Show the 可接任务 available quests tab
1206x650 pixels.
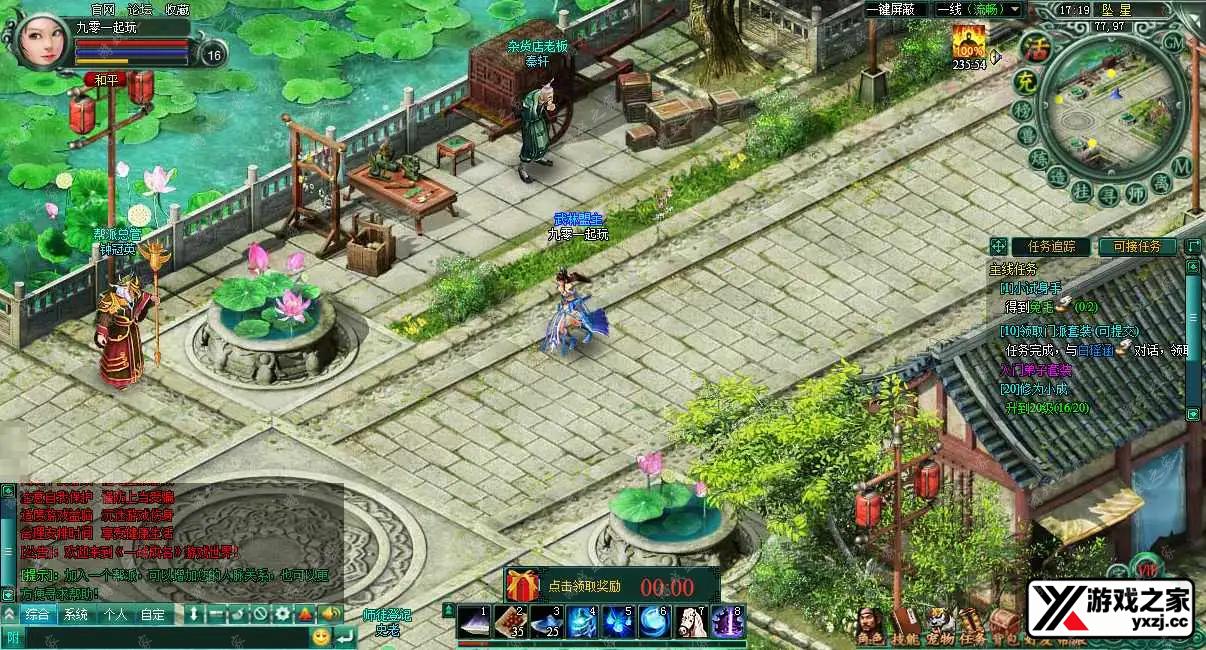point(1137,246)
